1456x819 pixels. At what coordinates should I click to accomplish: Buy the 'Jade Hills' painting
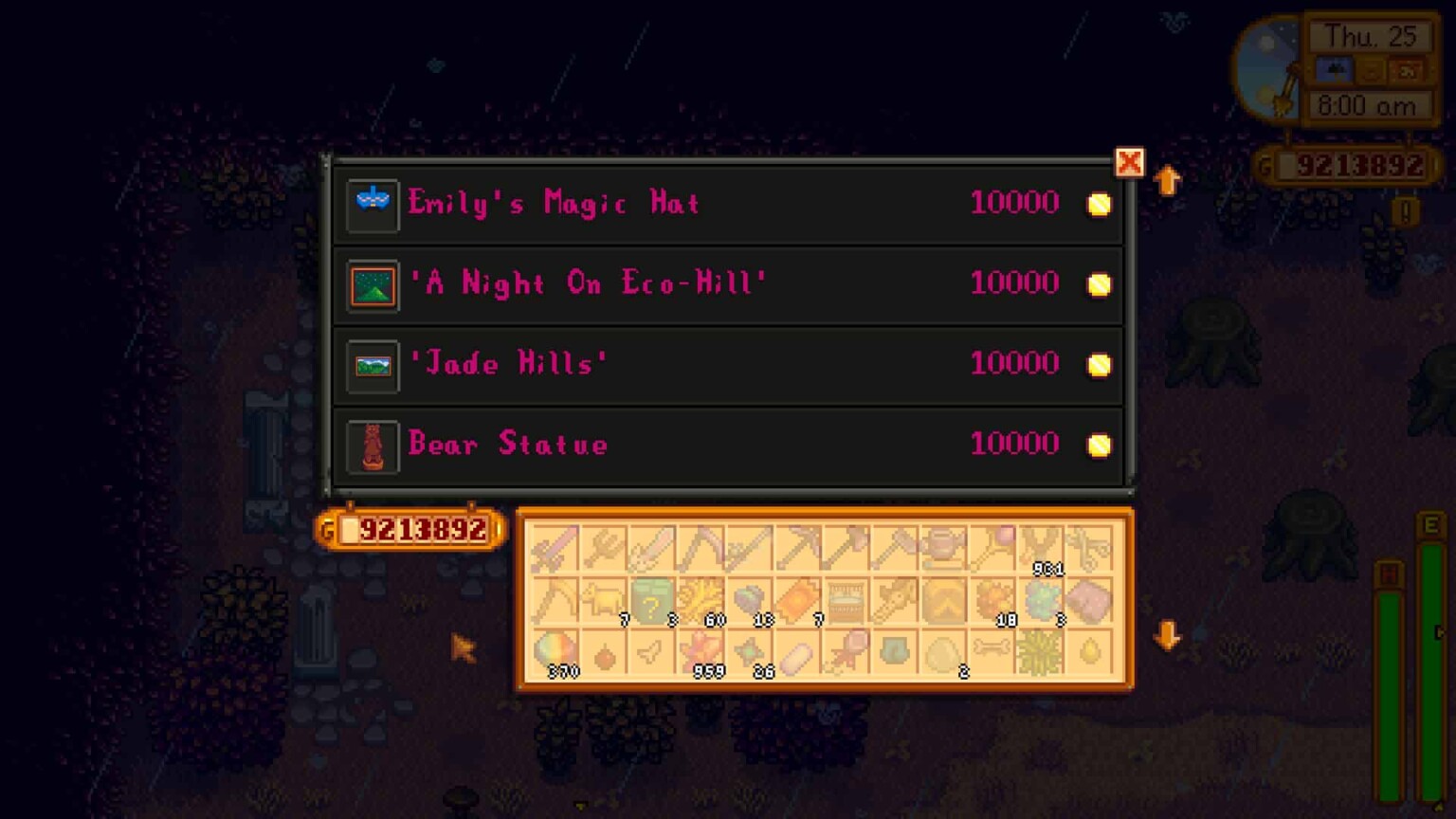(x=728, y=364)
